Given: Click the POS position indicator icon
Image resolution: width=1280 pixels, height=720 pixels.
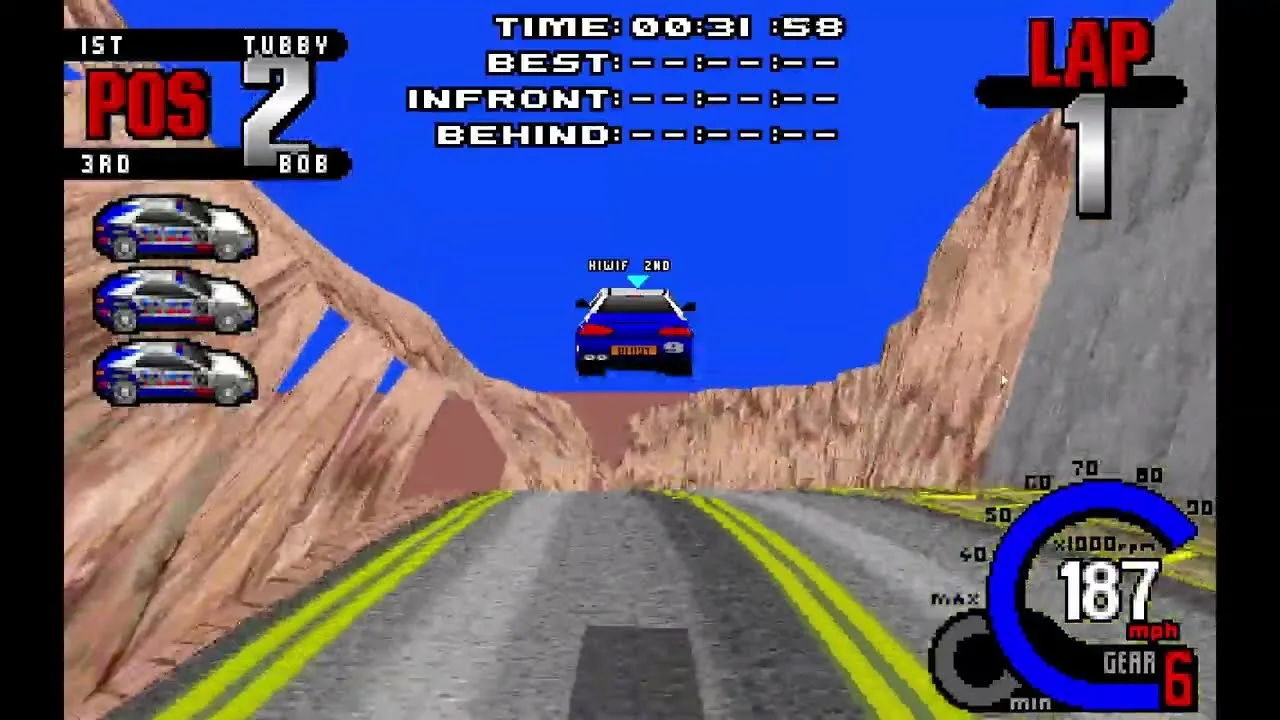Looking at the screenshot, I should tap(148, 105).
